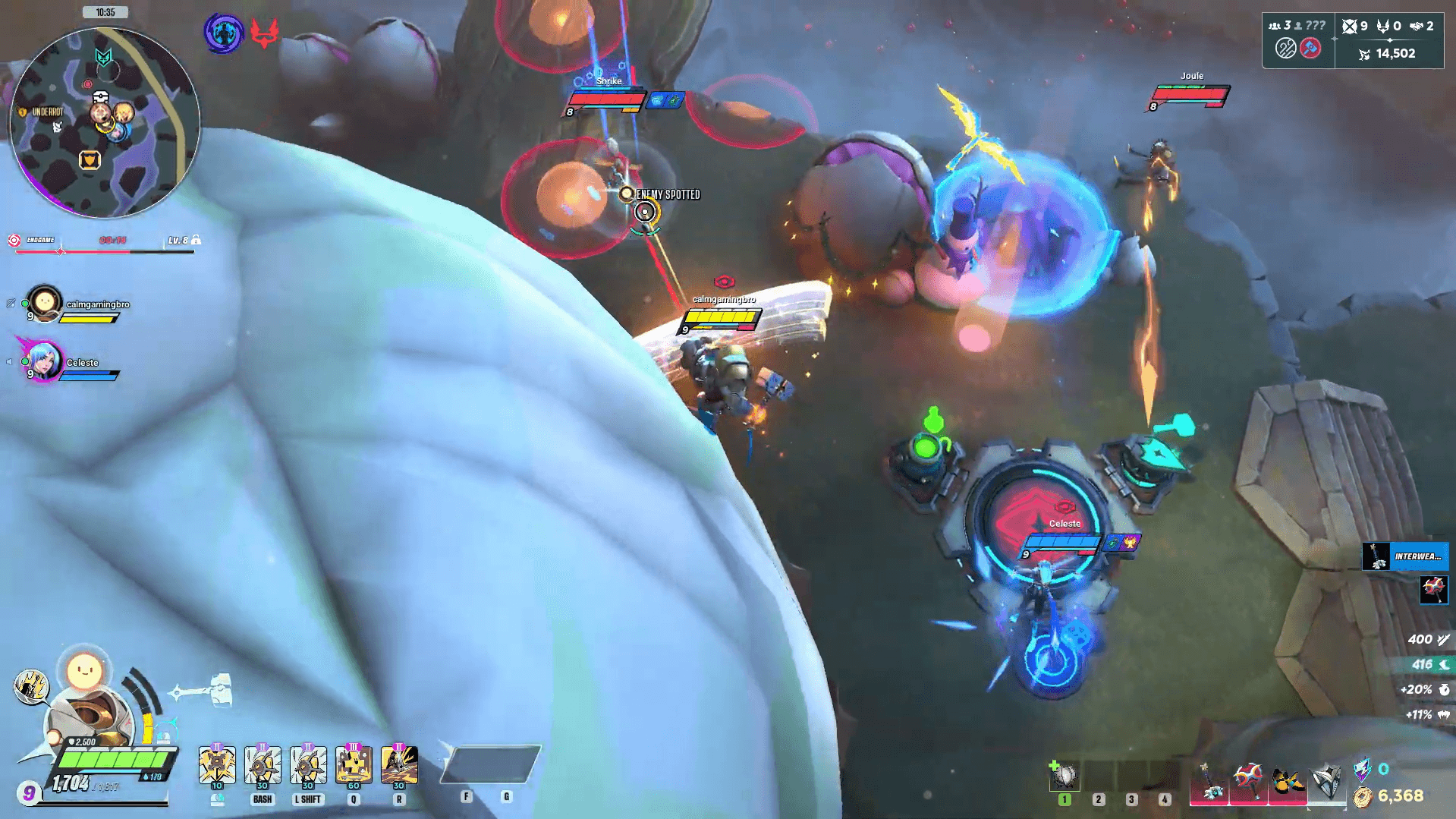Select calmgamingbro's teammate portrait
Viewport: 1456px width, 819px height.
[x=44, y=304]
